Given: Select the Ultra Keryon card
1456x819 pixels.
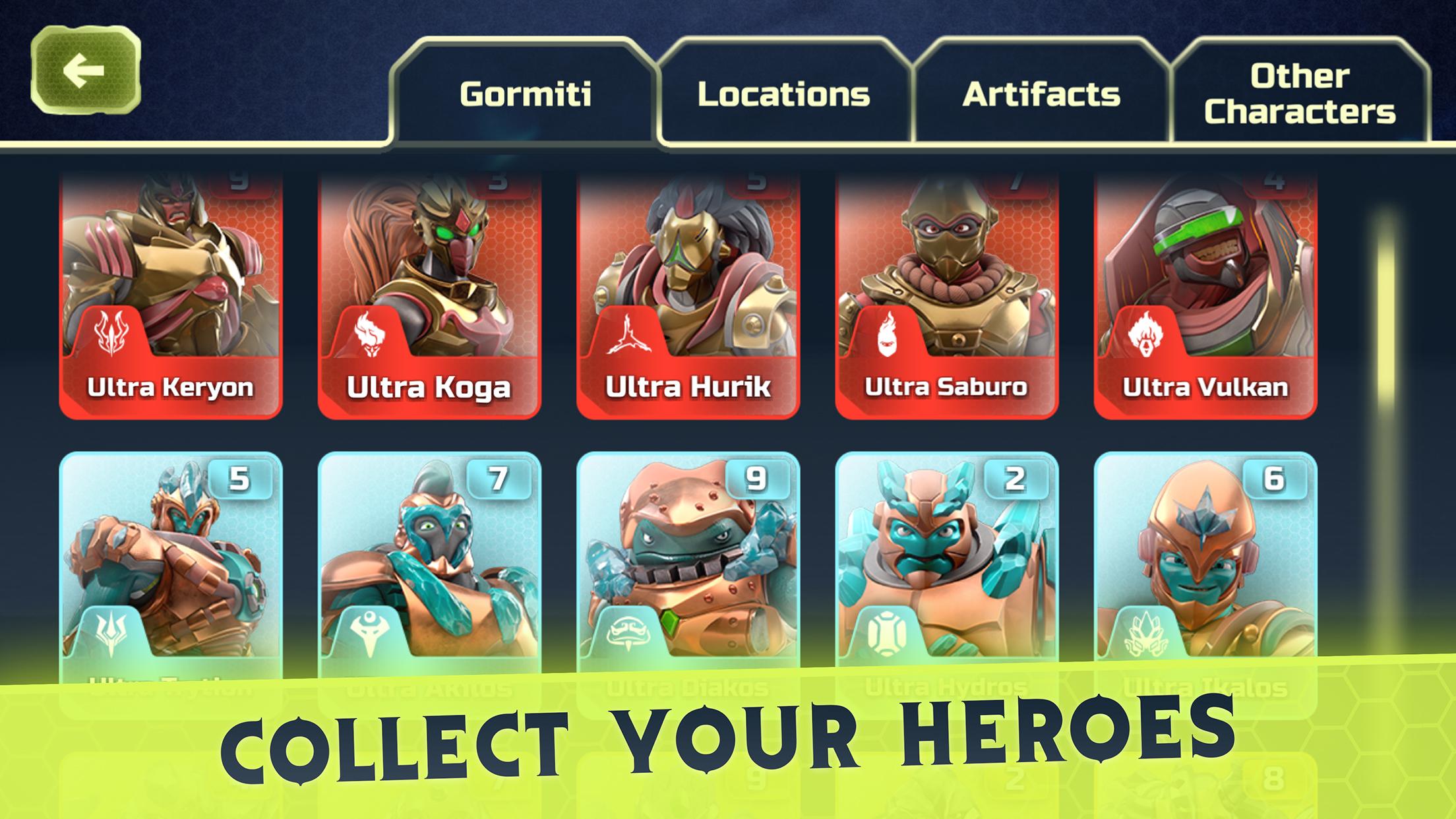Looking at the screenshot, I should pos(171,297).
